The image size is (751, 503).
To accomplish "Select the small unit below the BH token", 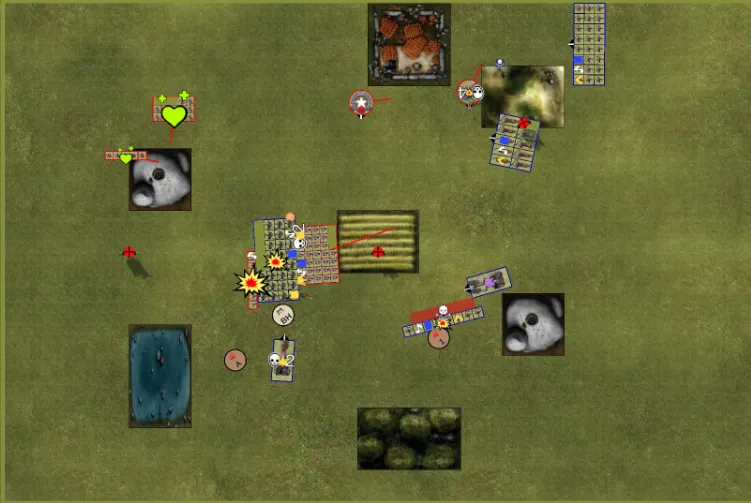I will tap(283, 360).
